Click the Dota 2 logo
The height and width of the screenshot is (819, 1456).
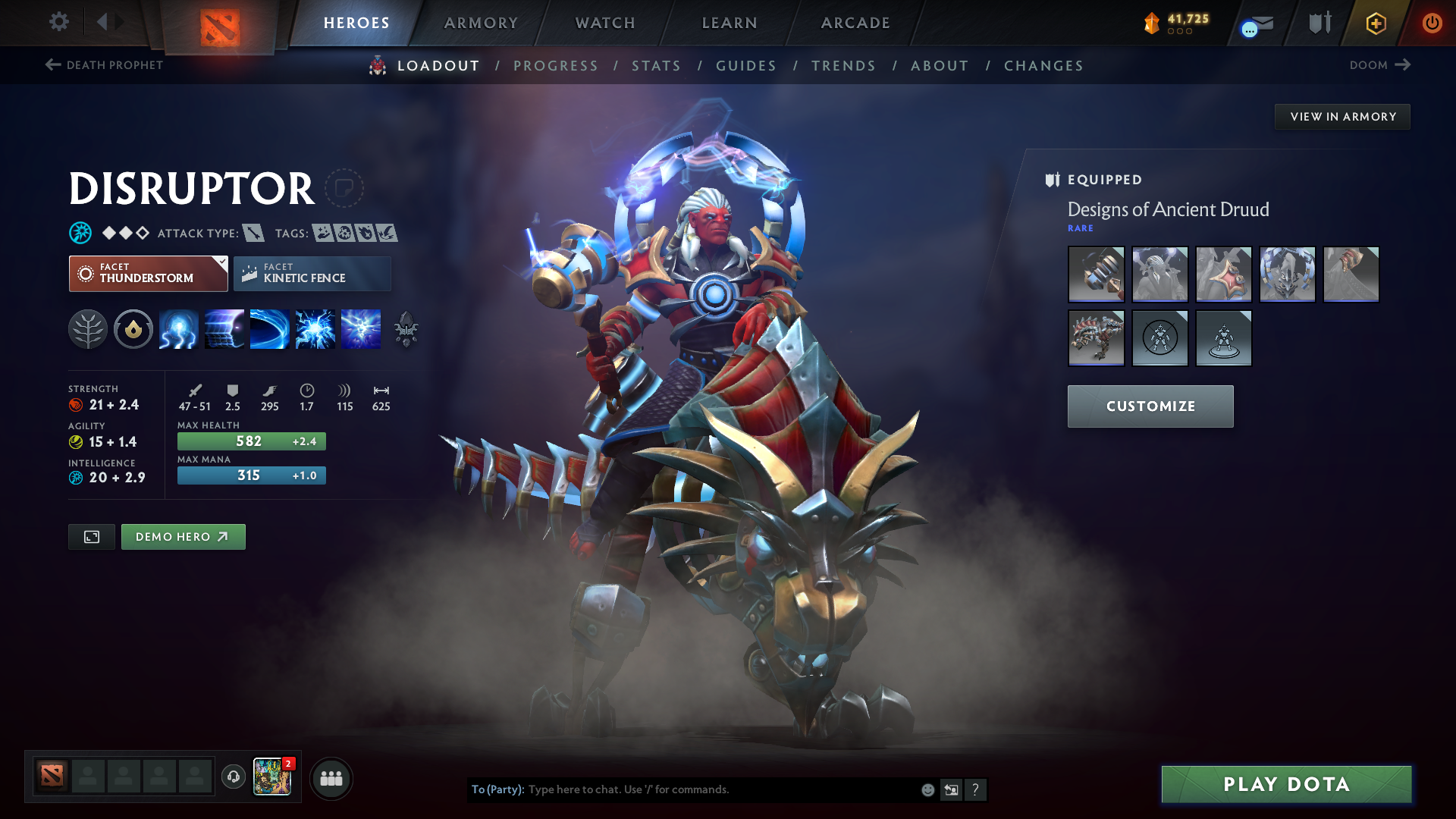(x=220, y=23)
